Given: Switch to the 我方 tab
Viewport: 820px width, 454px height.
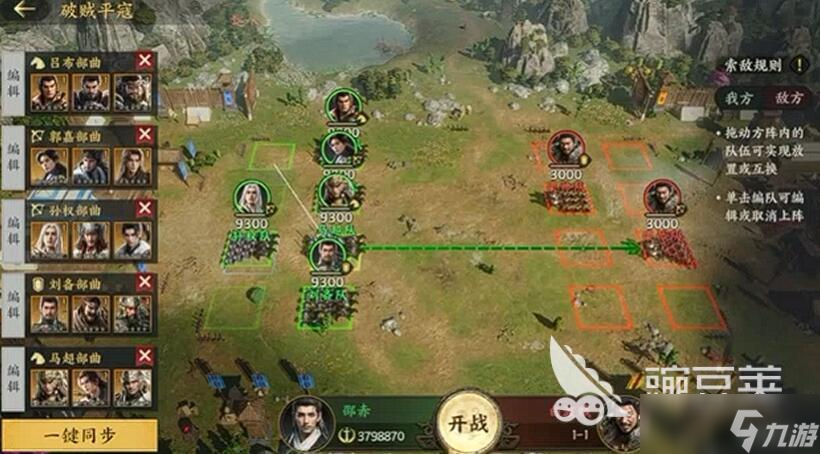Looking at the screenshot, I should point(739,98).
